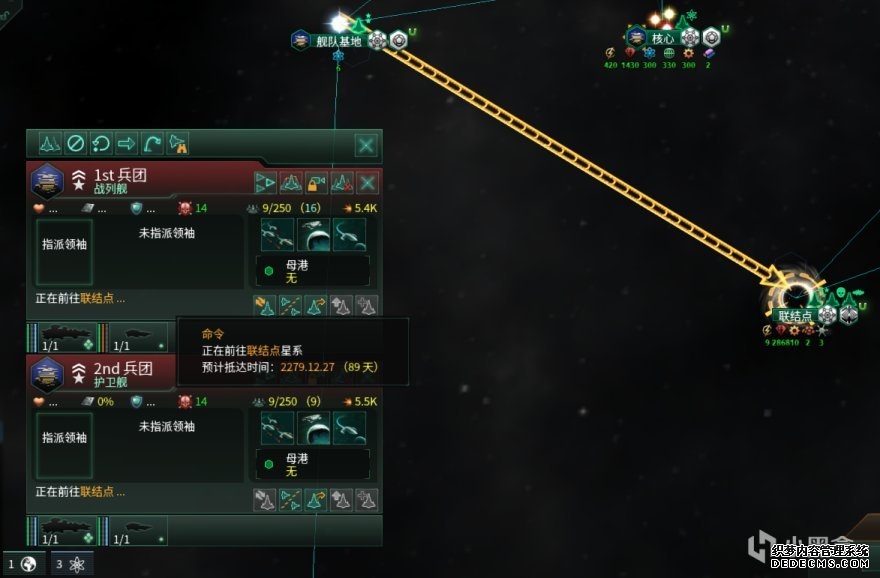The image size is (880, 578).
Task: Close the fleet panel with the top X
Action: [x=367, y=146]
